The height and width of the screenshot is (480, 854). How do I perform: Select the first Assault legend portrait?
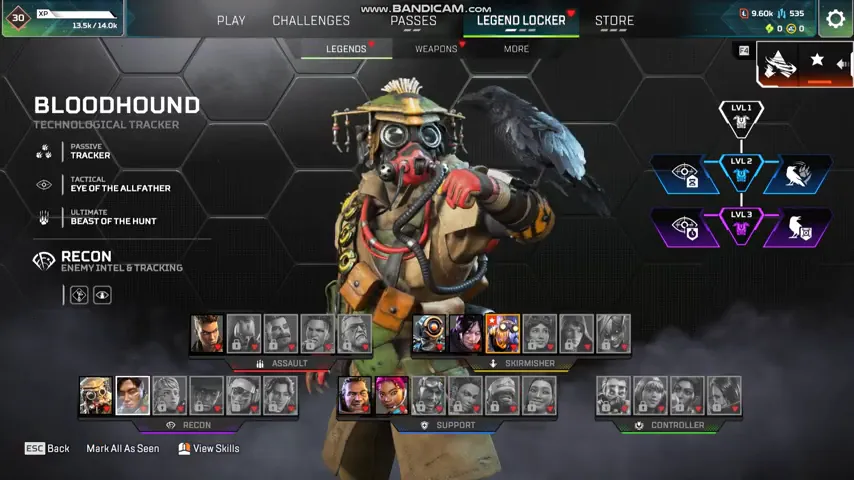pyautogui.click(x=207, y=334)
